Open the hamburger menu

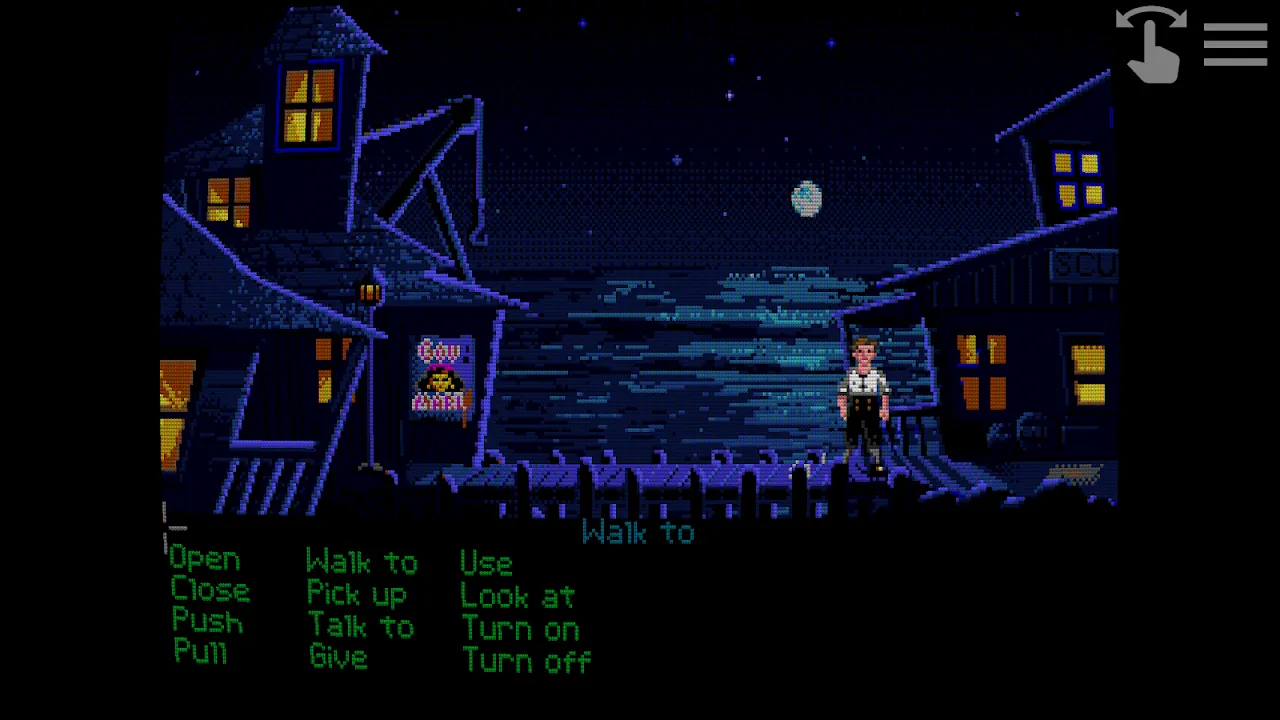click(1235, 44)
